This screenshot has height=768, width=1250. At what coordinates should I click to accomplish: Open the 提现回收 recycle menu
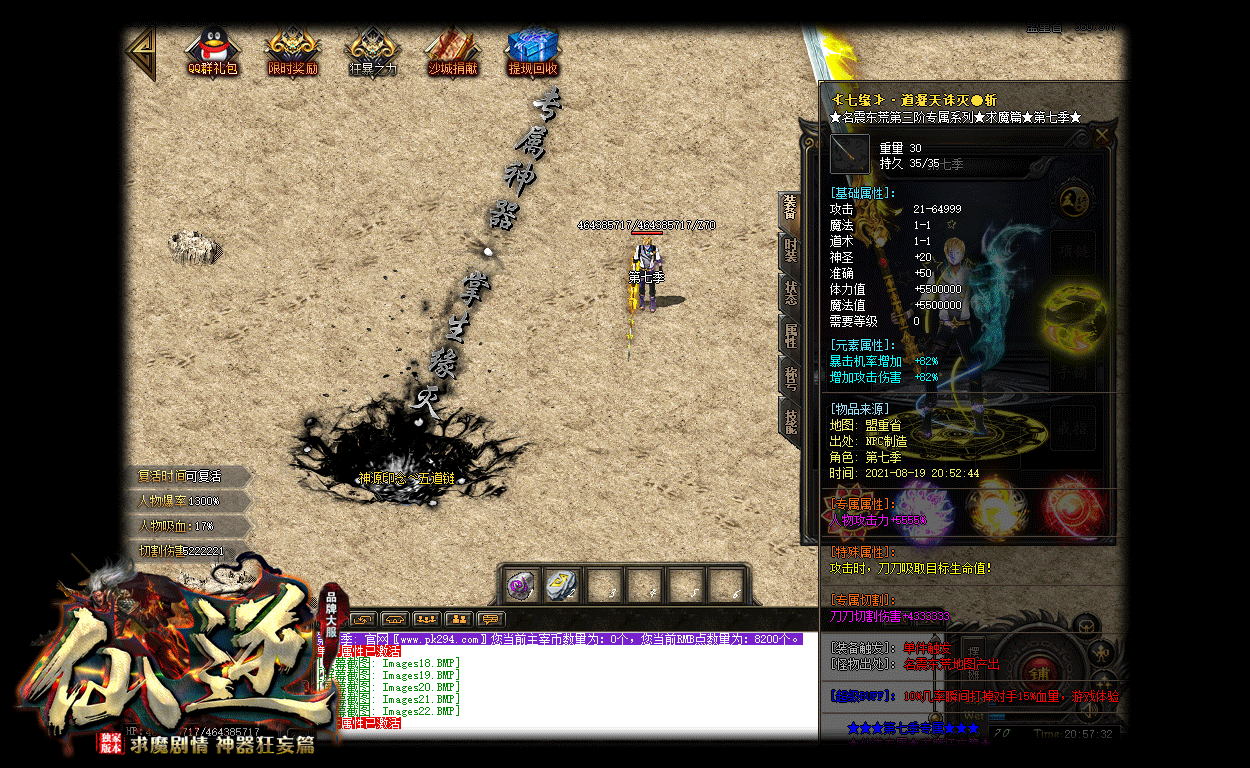(532, 52)
